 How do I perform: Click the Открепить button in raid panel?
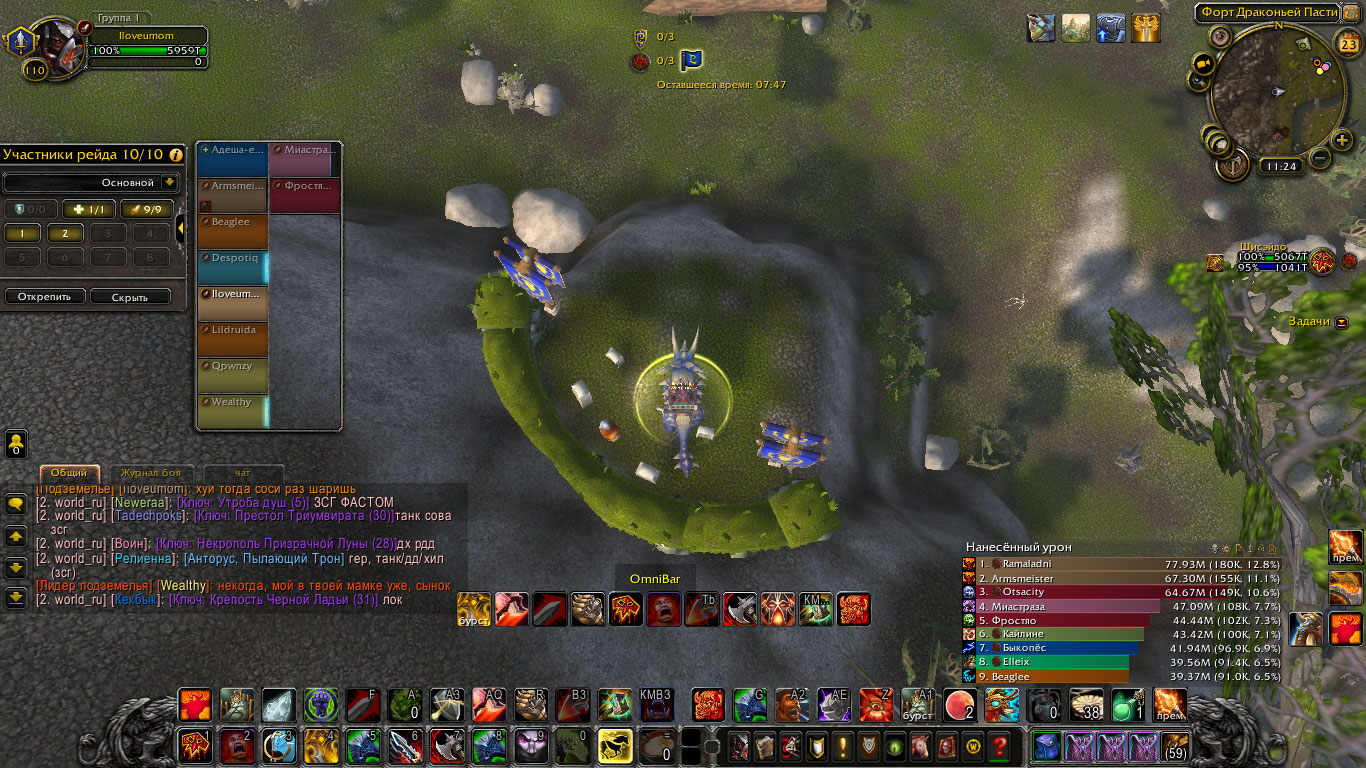coord(44,297)
